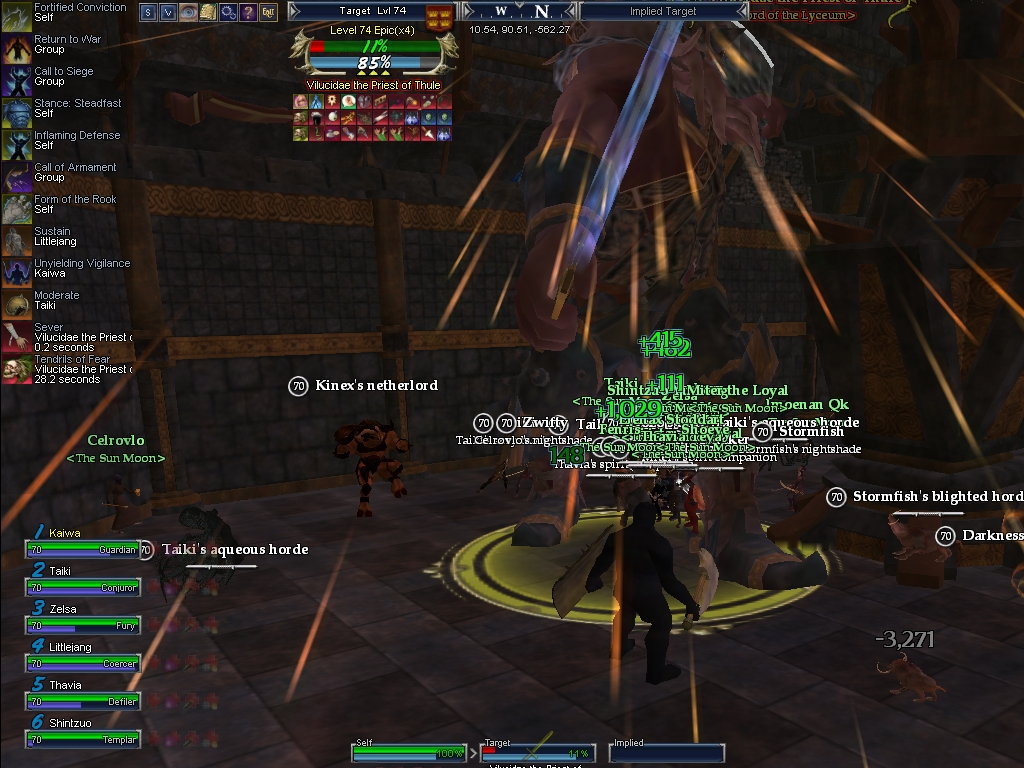Image resolution: width=1024 pixels, height=768 pixels.
Task: Click the Call of Armament buff icon
Action: point(16,174)
